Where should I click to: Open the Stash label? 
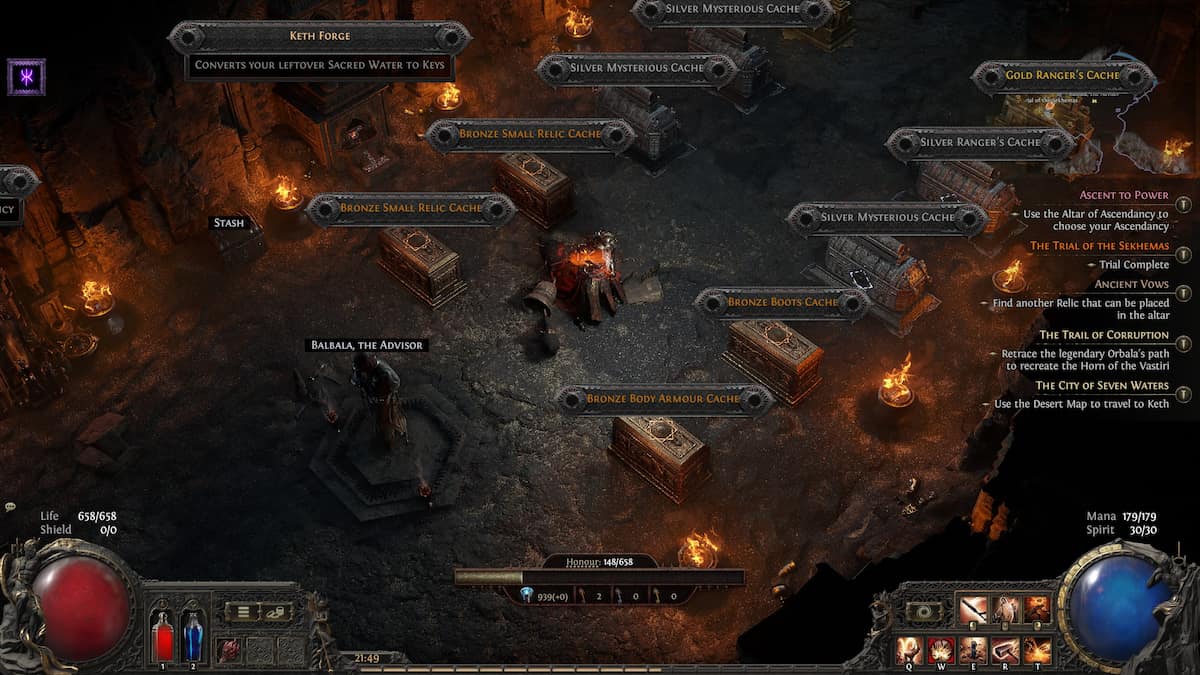[229, 223]
